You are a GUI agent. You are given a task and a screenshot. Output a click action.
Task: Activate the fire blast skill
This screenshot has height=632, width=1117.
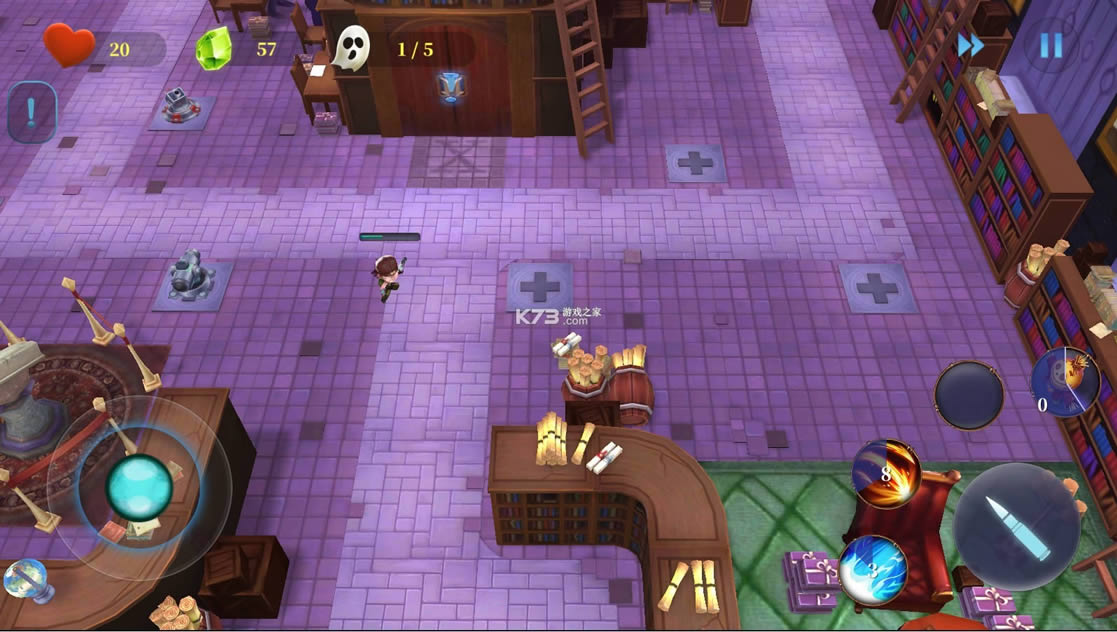(886, 474)
